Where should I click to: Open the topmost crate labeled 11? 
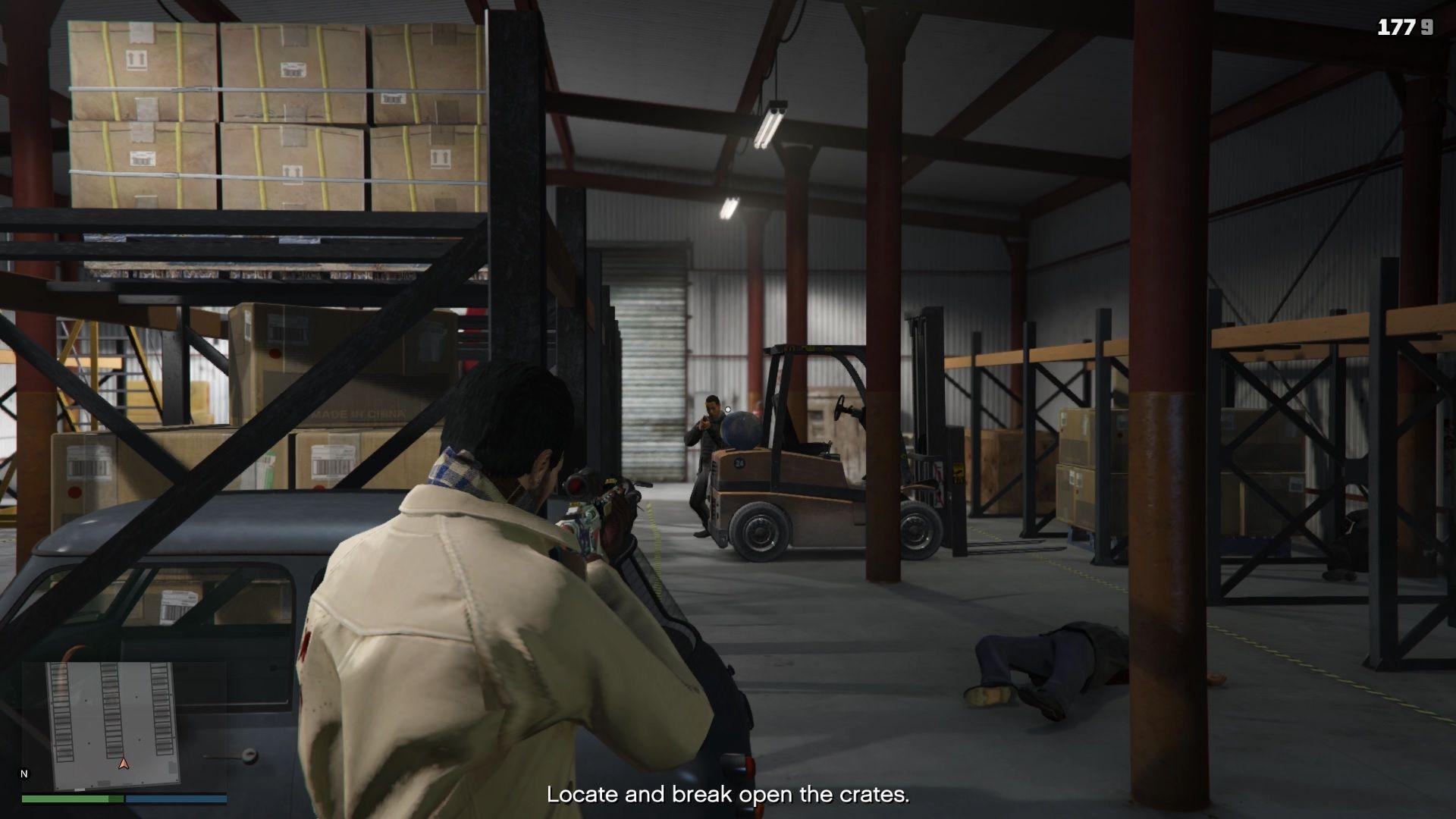pos(136,61)
